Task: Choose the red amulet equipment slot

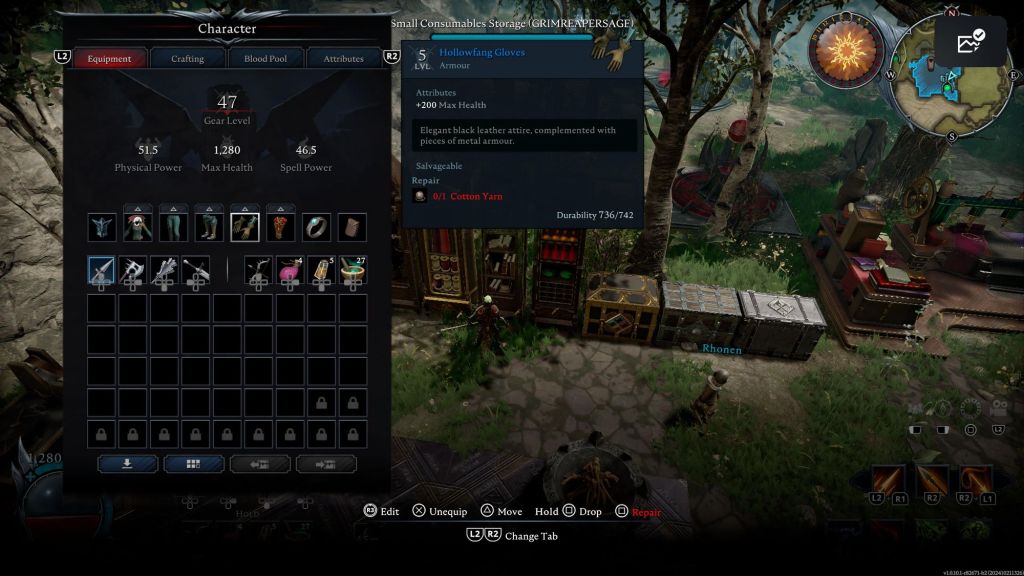Action: pos(281,227)
